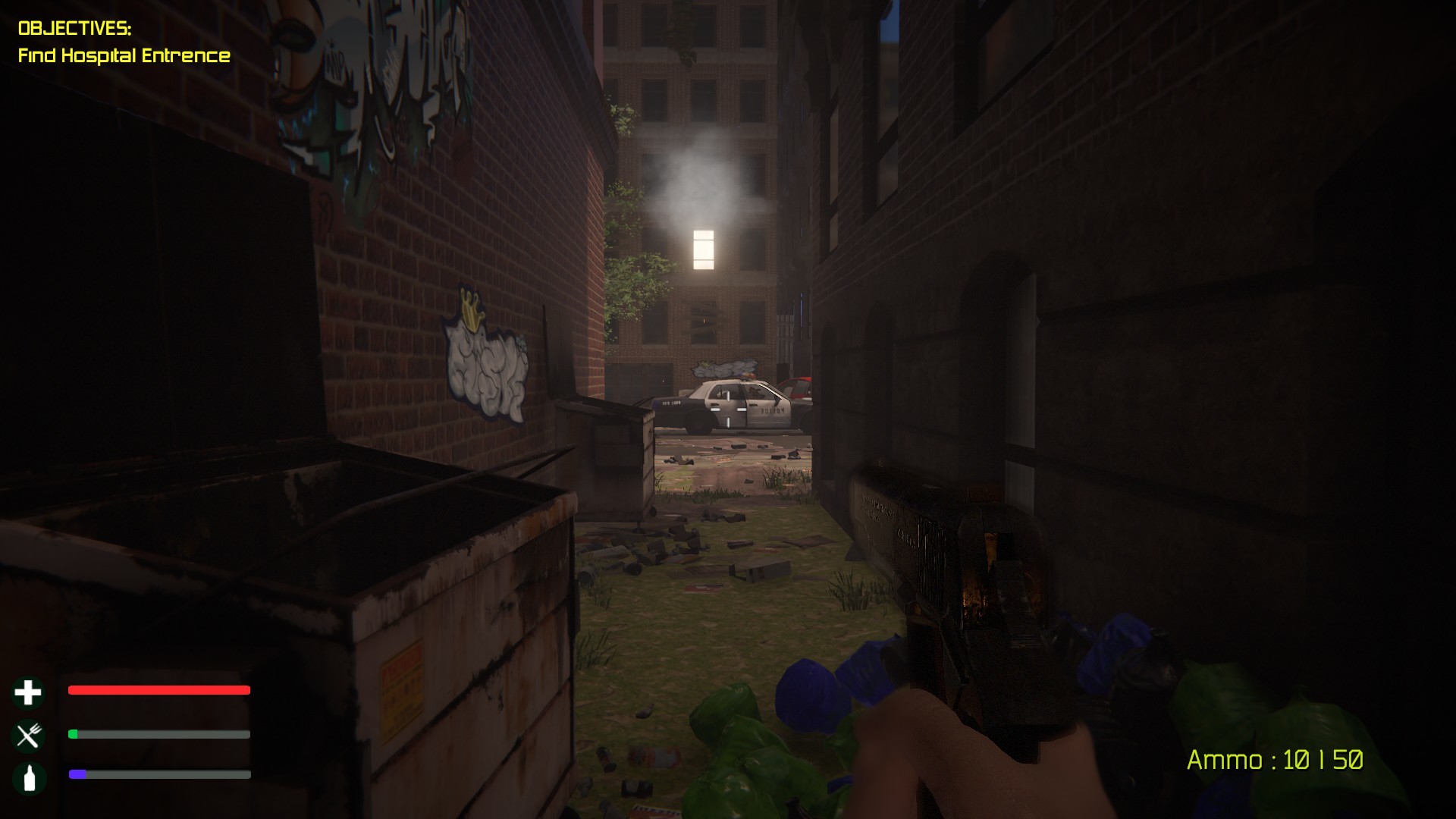The image size is (1456, 819).
Task: Click the red health bar
Action: [x=158, y=691]
